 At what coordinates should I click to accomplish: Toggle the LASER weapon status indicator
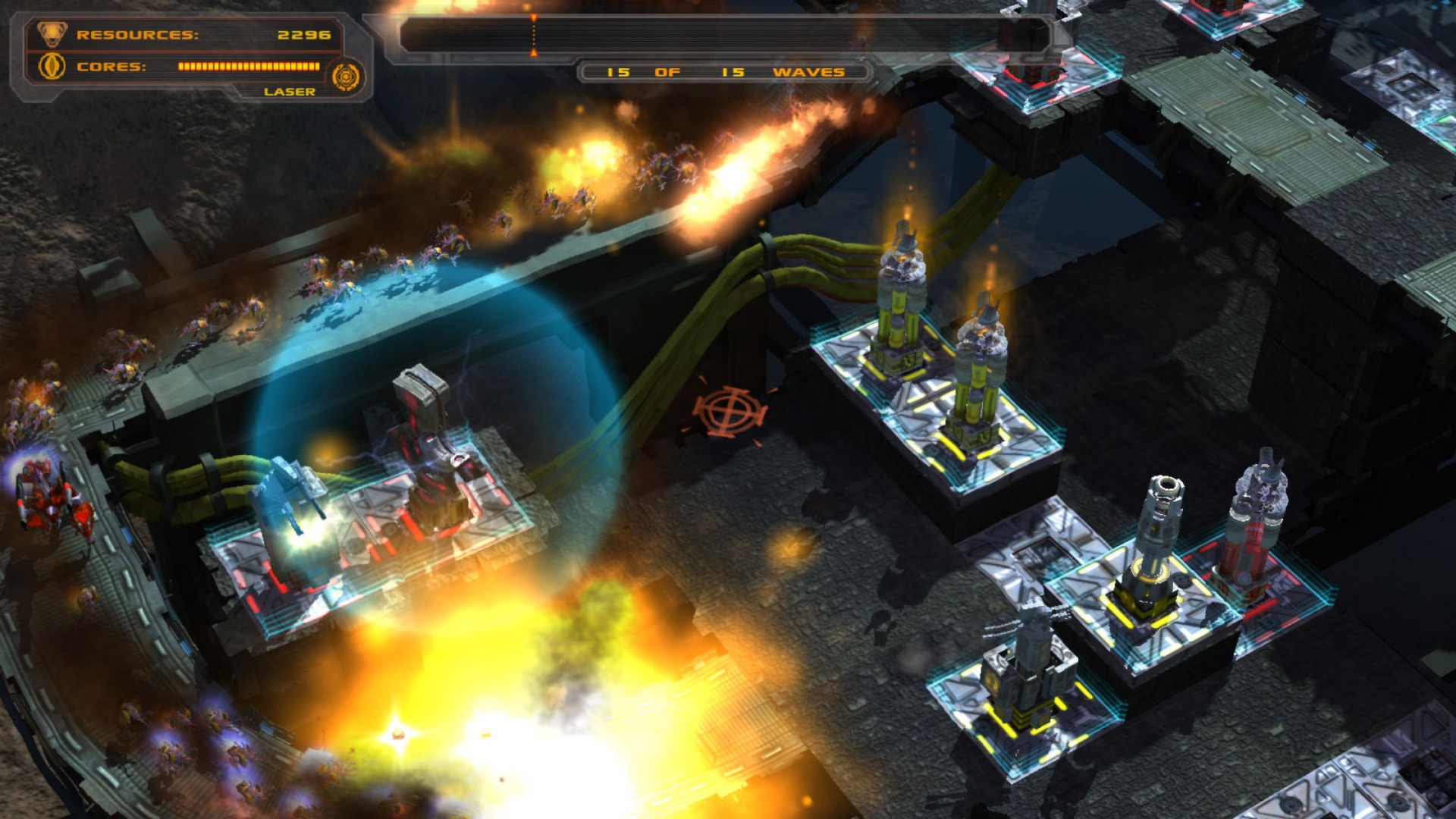pyautogui.click(x=290, y=91)
